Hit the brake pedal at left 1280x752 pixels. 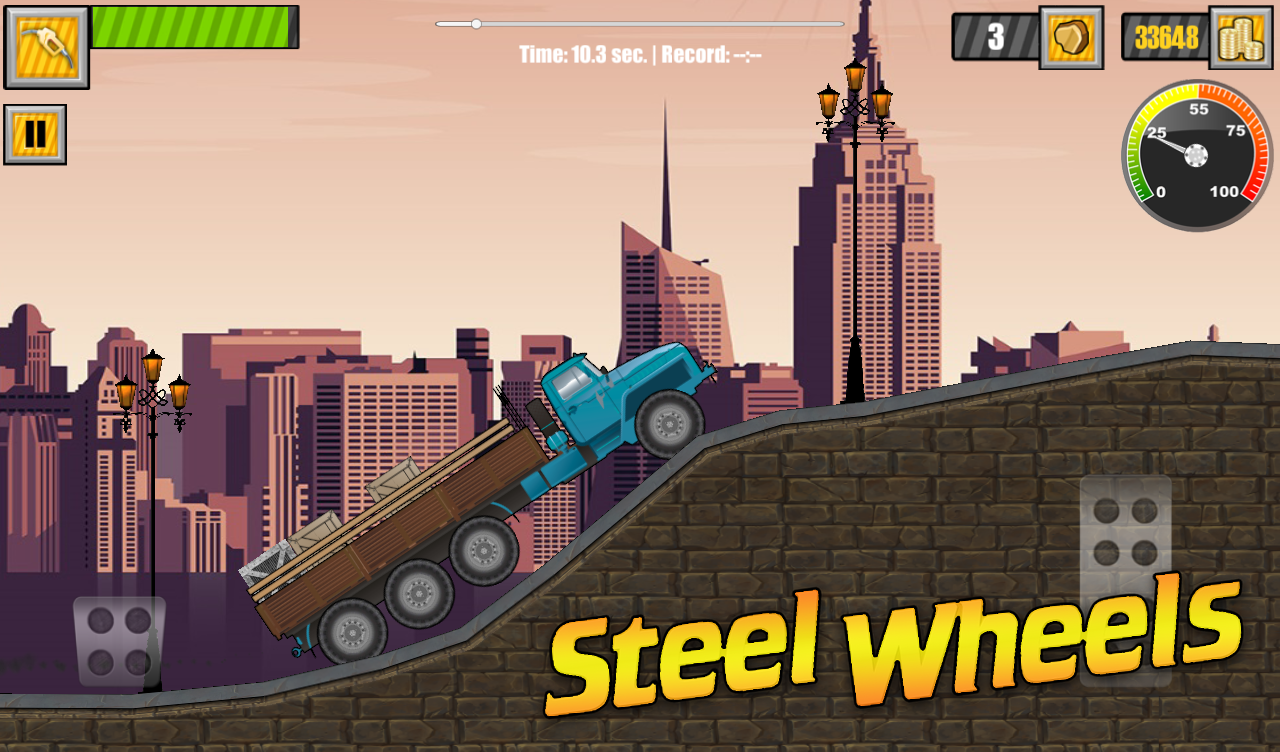(x=119, y=642)
